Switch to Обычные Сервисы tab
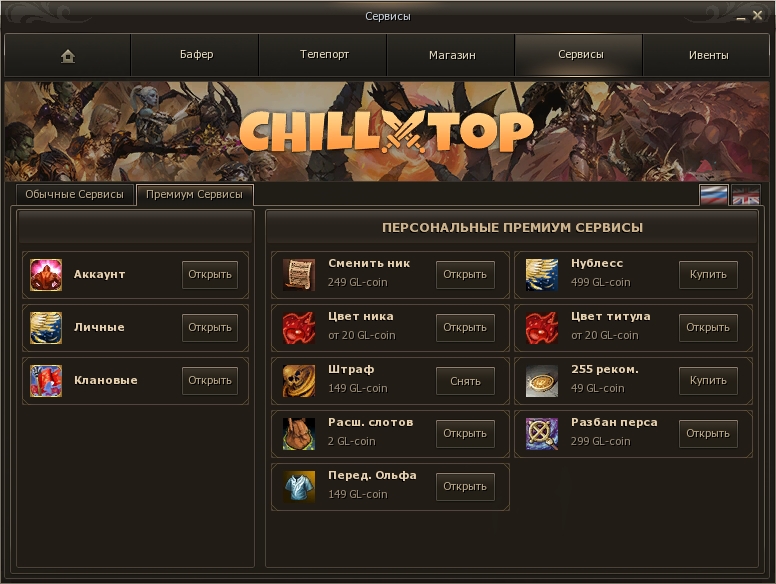The height and width of the screenshot is (584, 776). pos(74,194)
